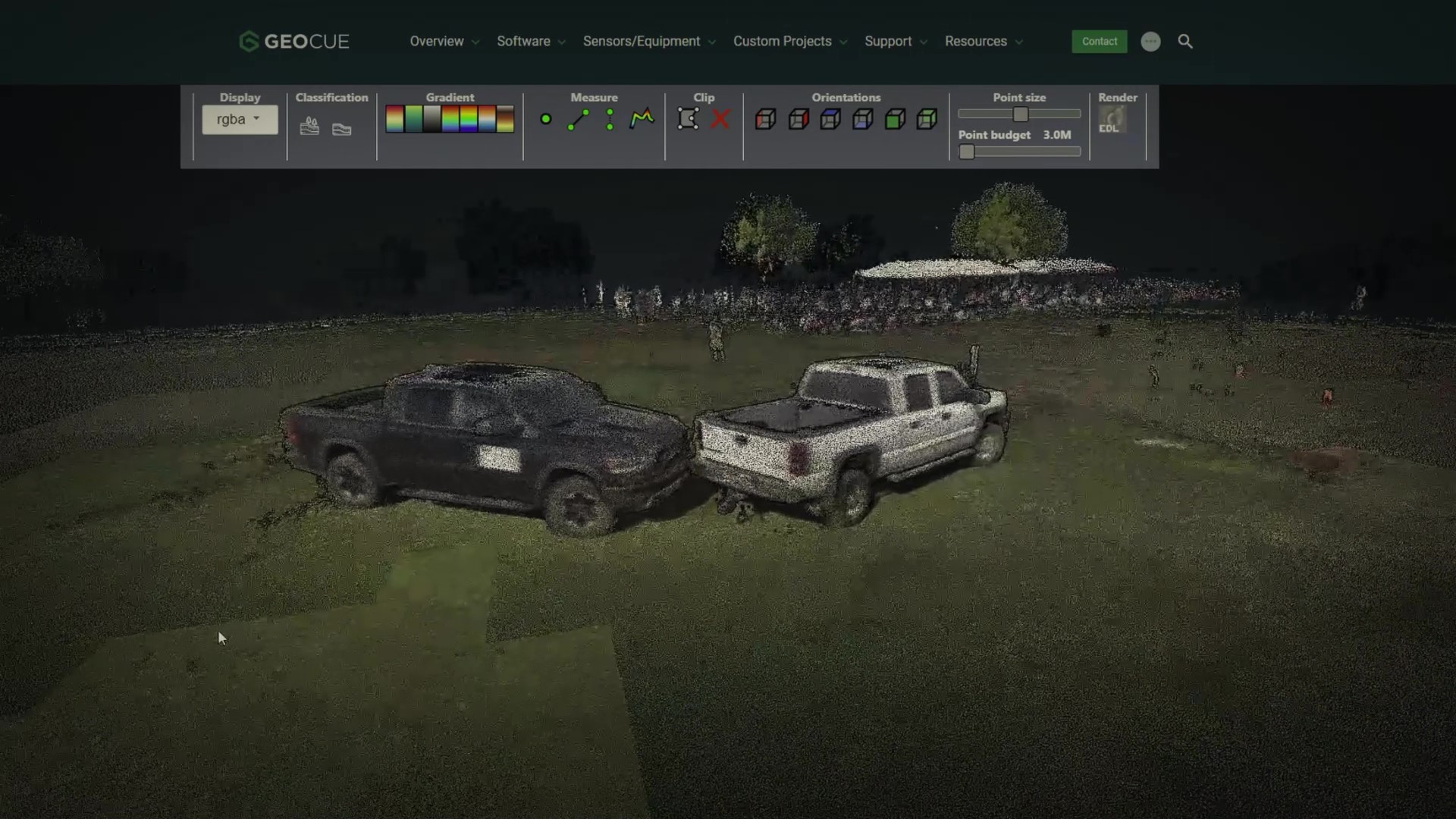The image size is (1456, 819).
Task: Click the Point budget slider handle
Action: coord(967,152)
